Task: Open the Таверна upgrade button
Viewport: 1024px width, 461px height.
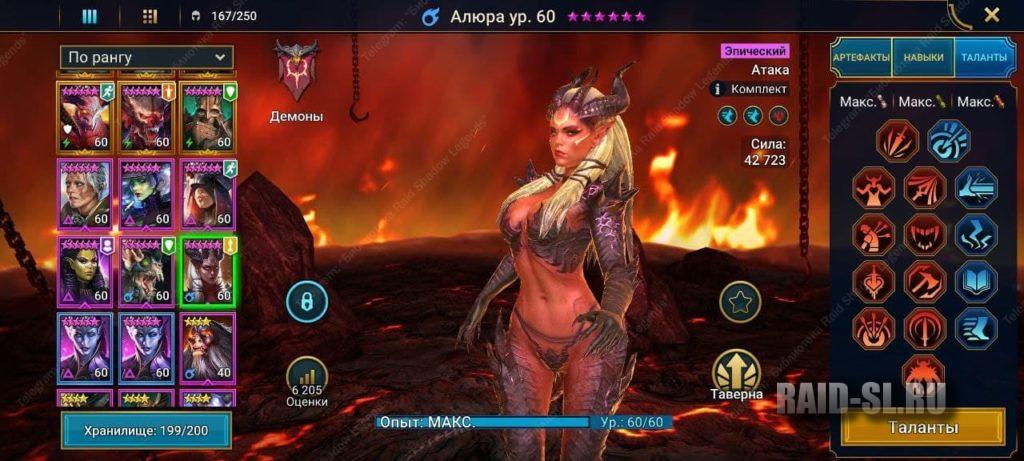Action: [737, 372]
